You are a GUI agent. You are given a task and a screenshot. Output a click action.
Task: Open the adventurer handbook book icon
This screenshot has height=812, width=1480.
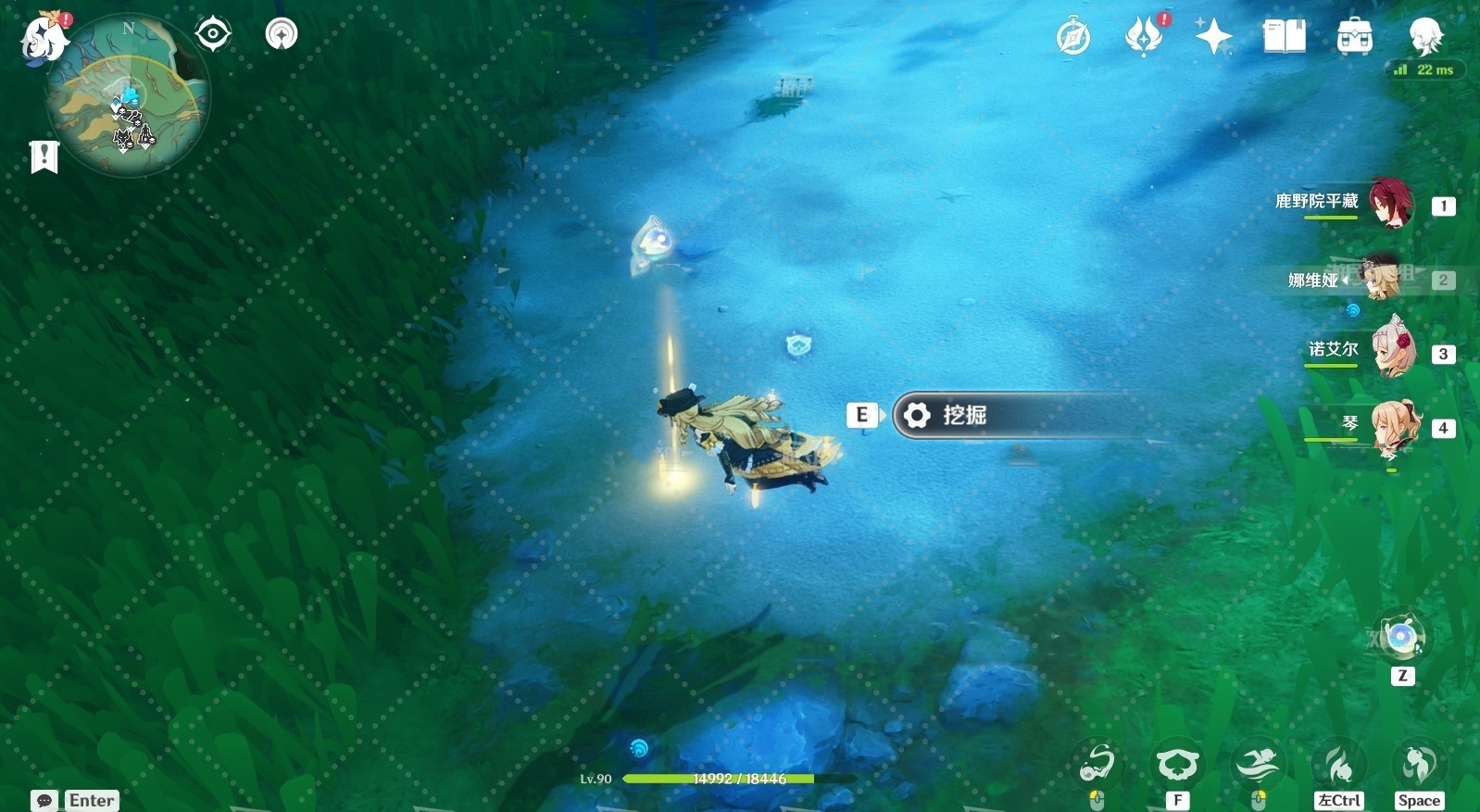1284,37
